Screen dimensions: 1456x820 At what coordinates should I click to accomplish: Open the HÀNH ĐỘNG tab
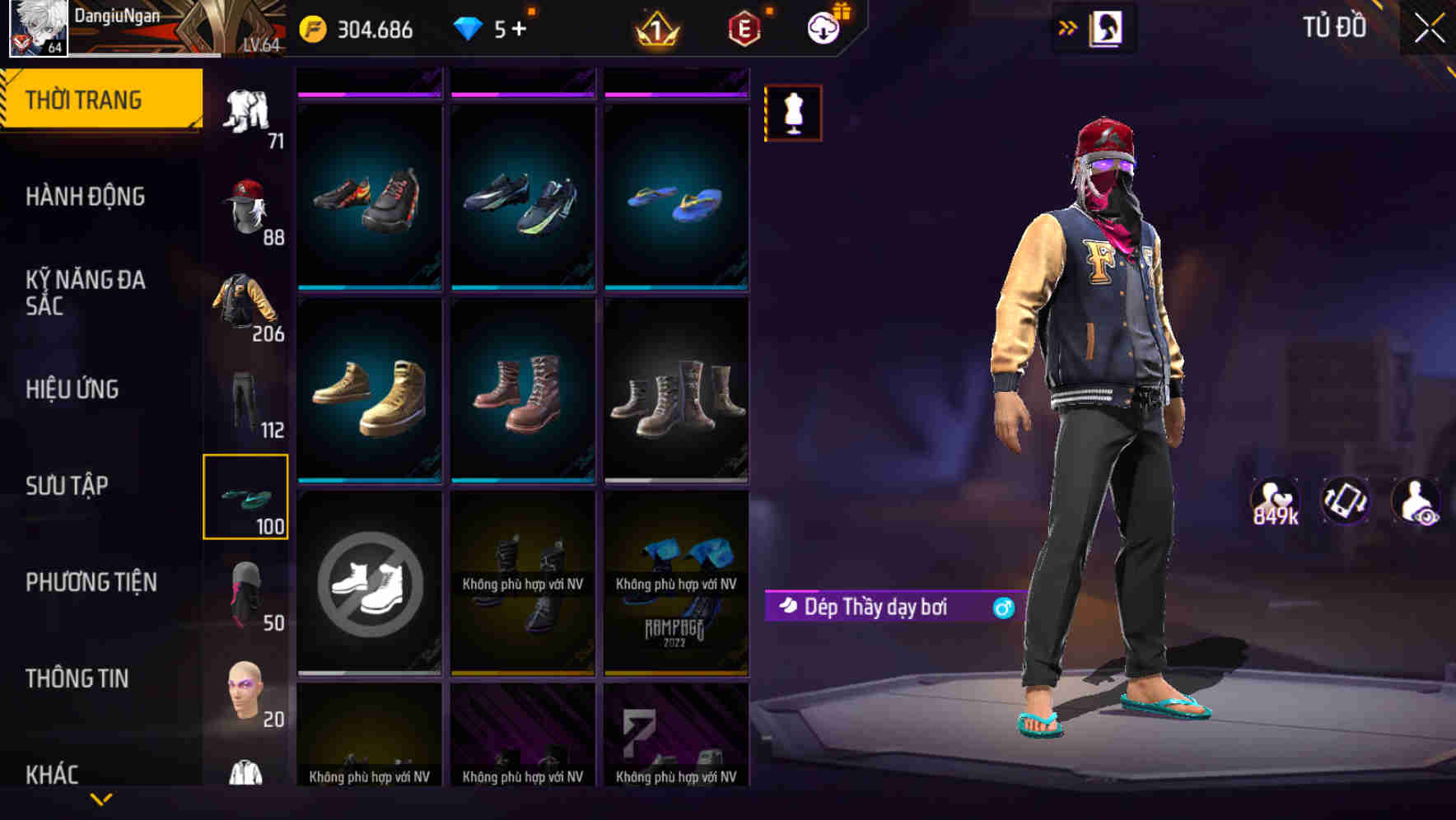86,197
